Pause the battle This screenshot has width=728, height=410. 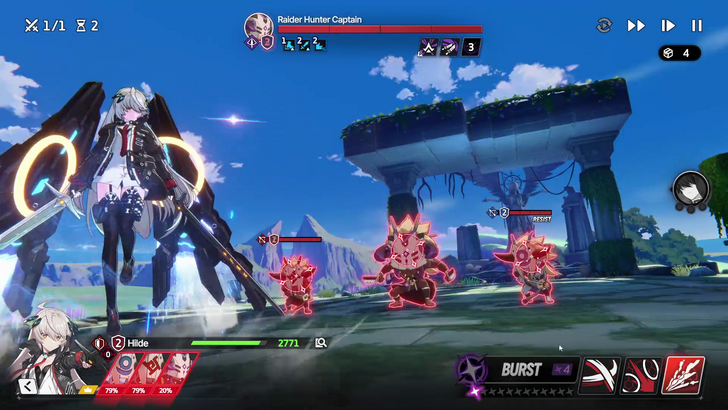[697, 26]
